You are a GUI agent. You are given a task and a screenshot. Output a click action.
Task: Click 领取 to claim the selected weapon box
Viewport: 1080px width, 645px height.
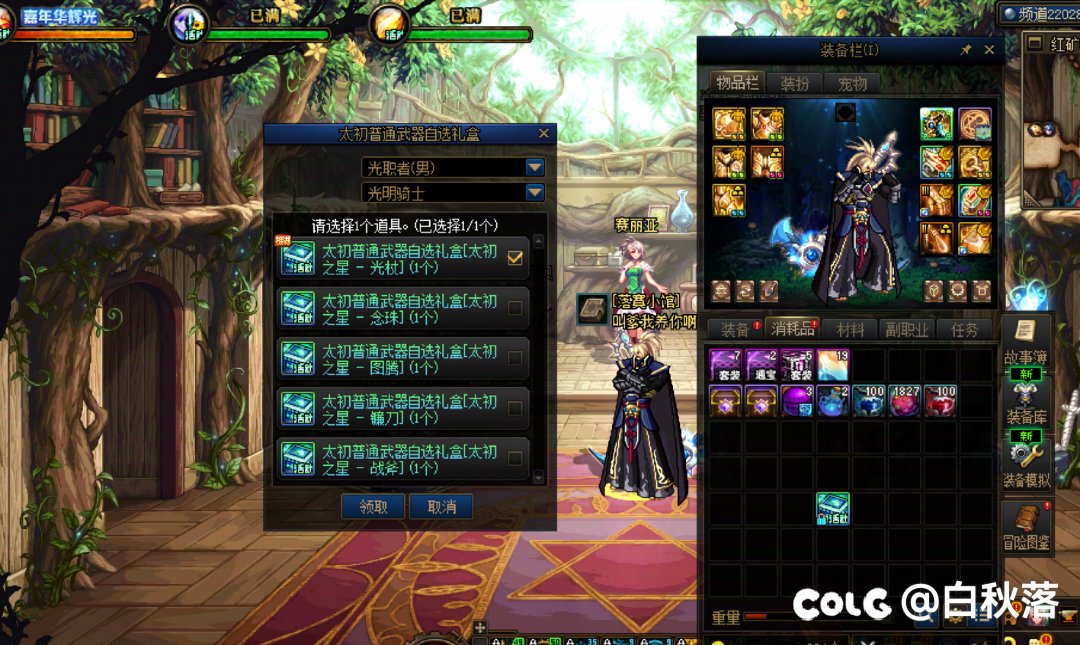(373, 507)
